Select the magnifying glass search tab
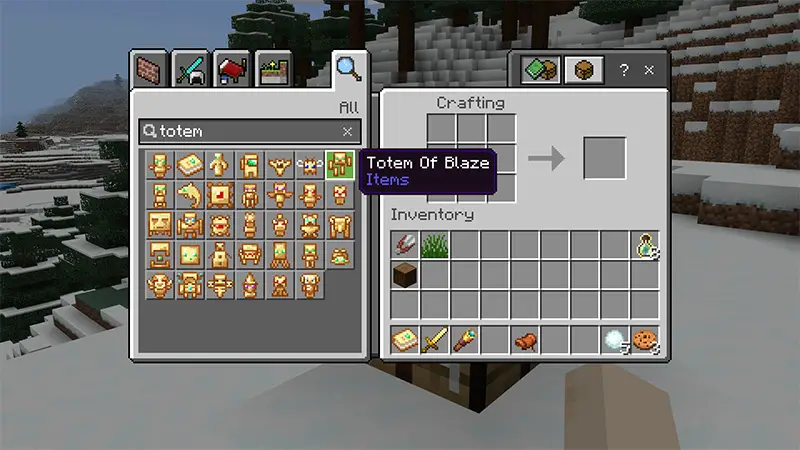The height and width of the screenshot is (450, 800). point(348,69)
